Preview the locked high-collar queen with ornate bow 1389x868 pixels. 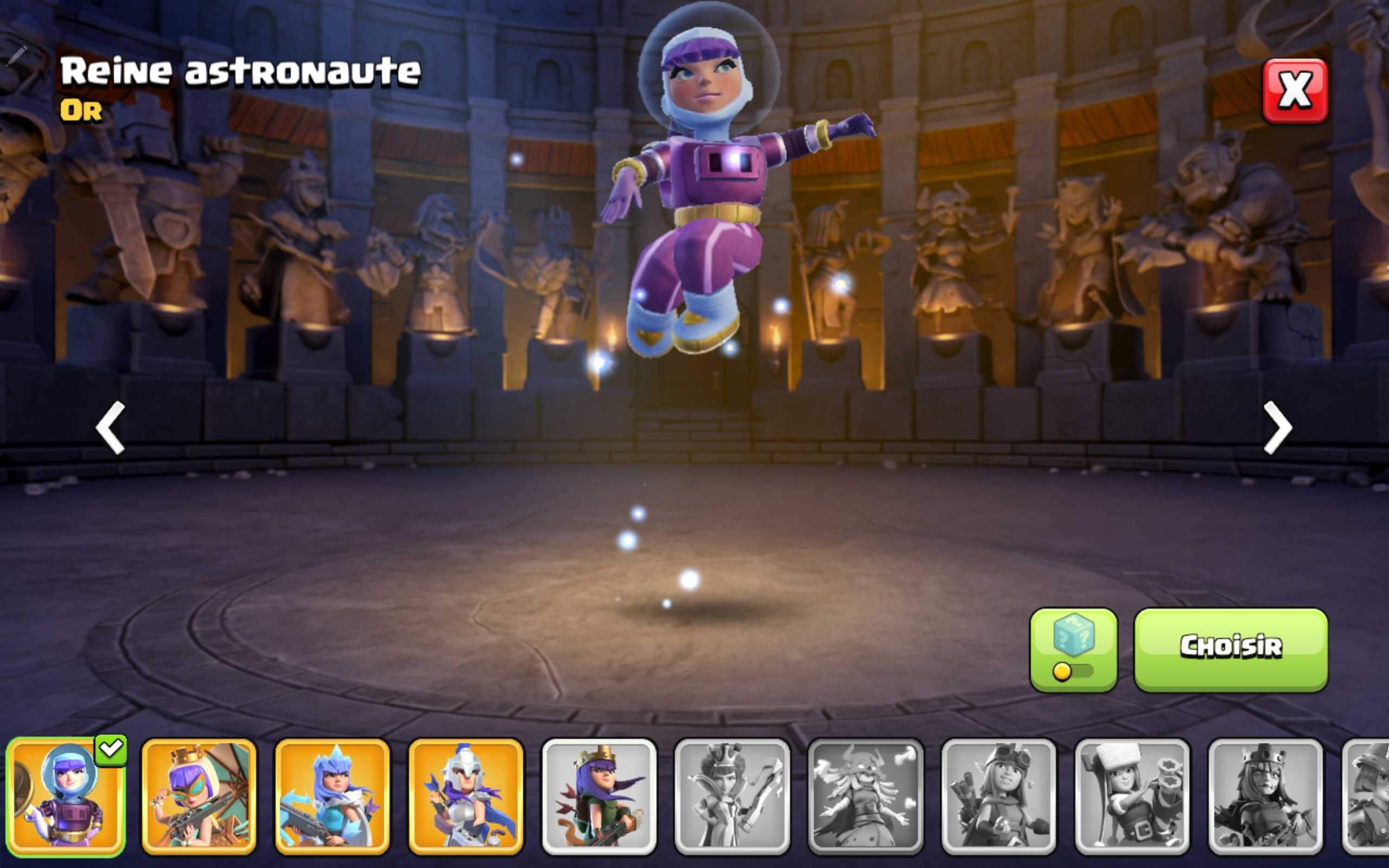coord(732,796)
